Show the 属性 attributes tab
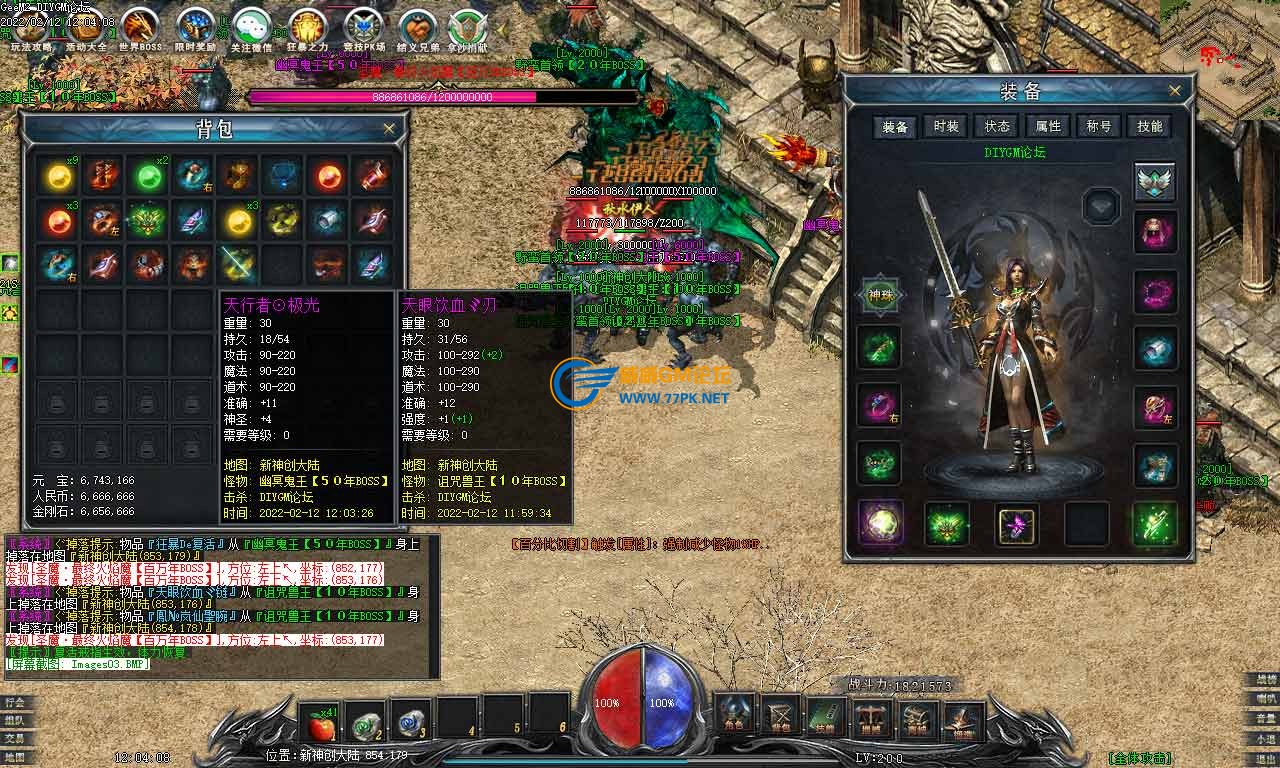1280x768 pixels. [1048, 126]
